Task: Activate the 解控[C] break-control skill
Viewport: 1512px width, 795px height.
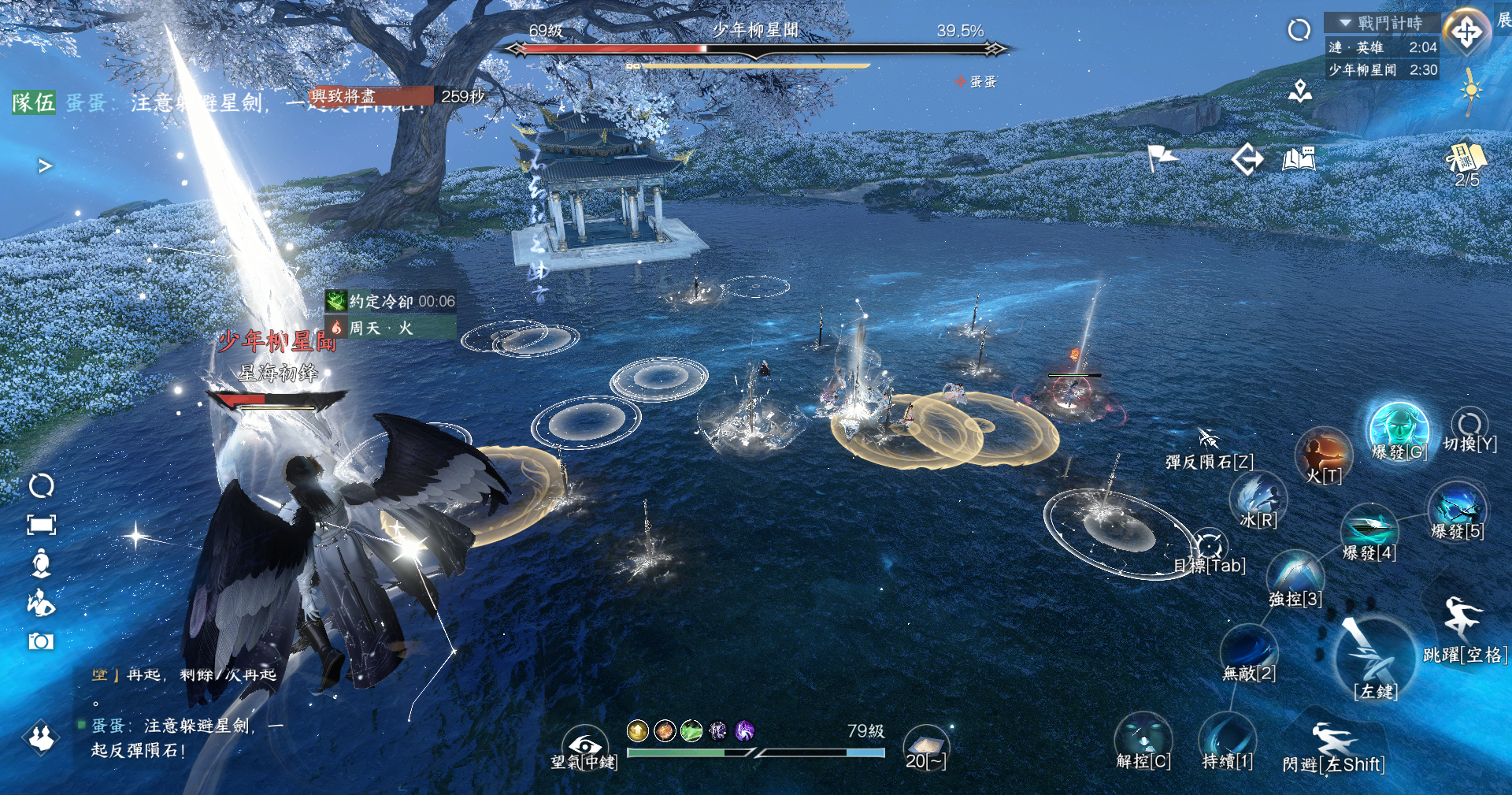Action: (x=1143, y=738)
